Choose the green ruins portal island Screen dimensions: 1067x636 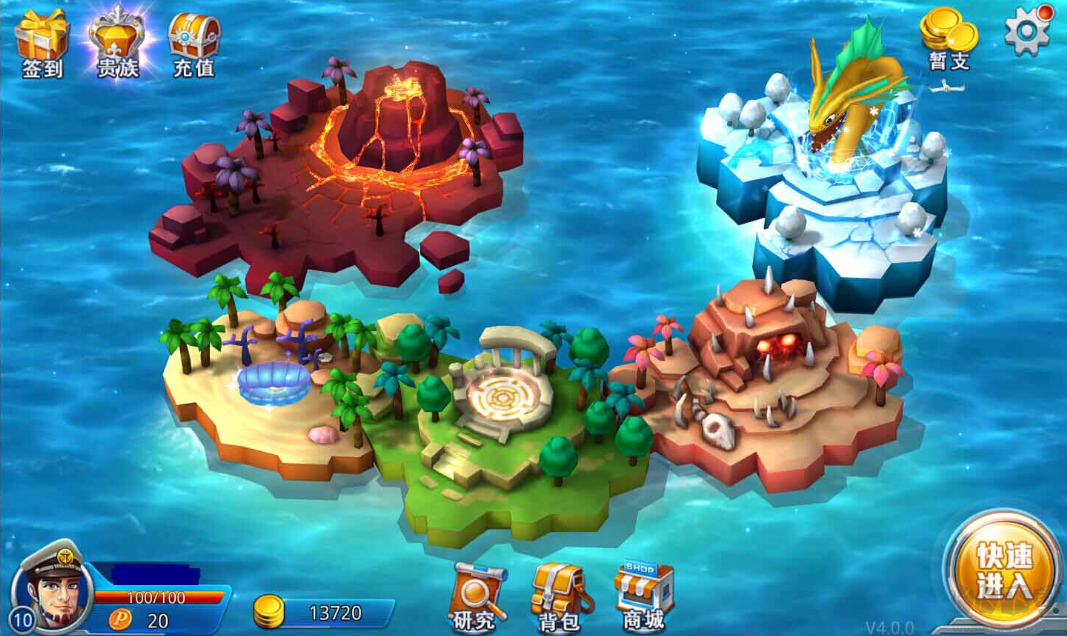point(500,410)
